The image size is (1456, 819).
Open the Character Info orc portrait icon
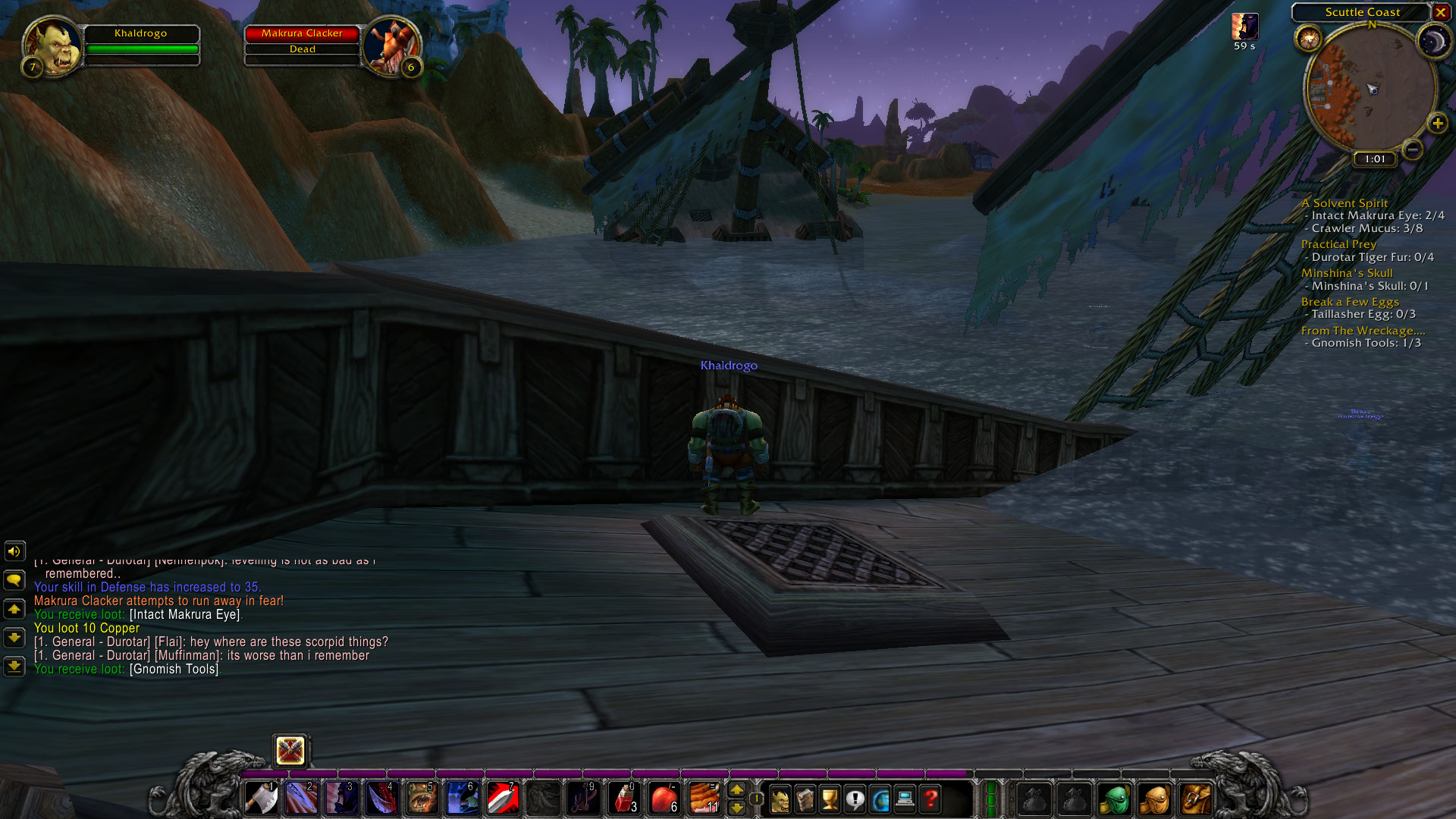point(780,798)
